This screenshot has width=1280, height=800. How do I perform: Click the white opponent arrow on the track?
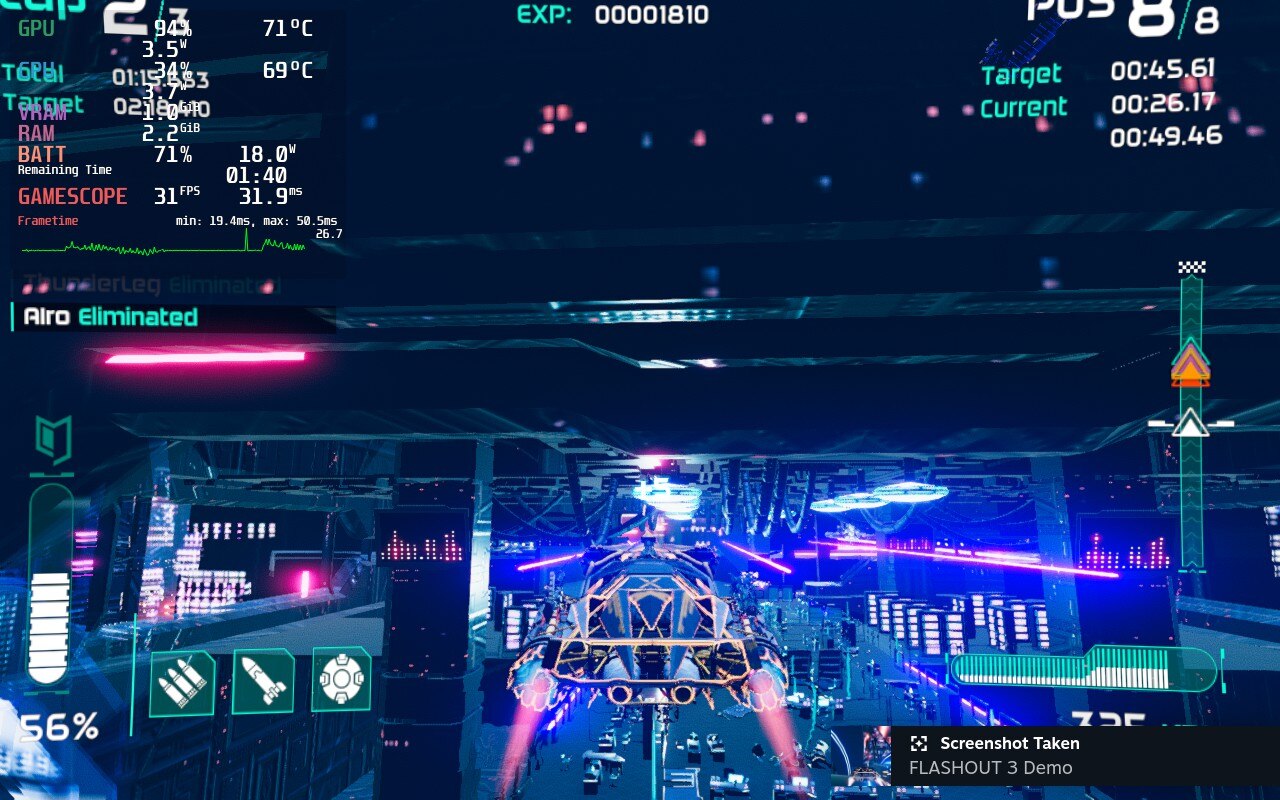pos(1190,424)
